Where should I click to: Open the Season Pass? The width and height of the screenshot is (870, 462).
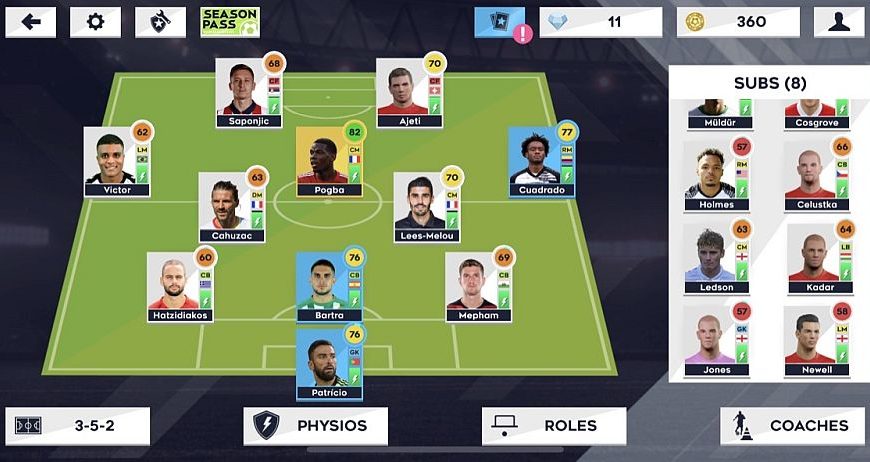click(229, 22)
